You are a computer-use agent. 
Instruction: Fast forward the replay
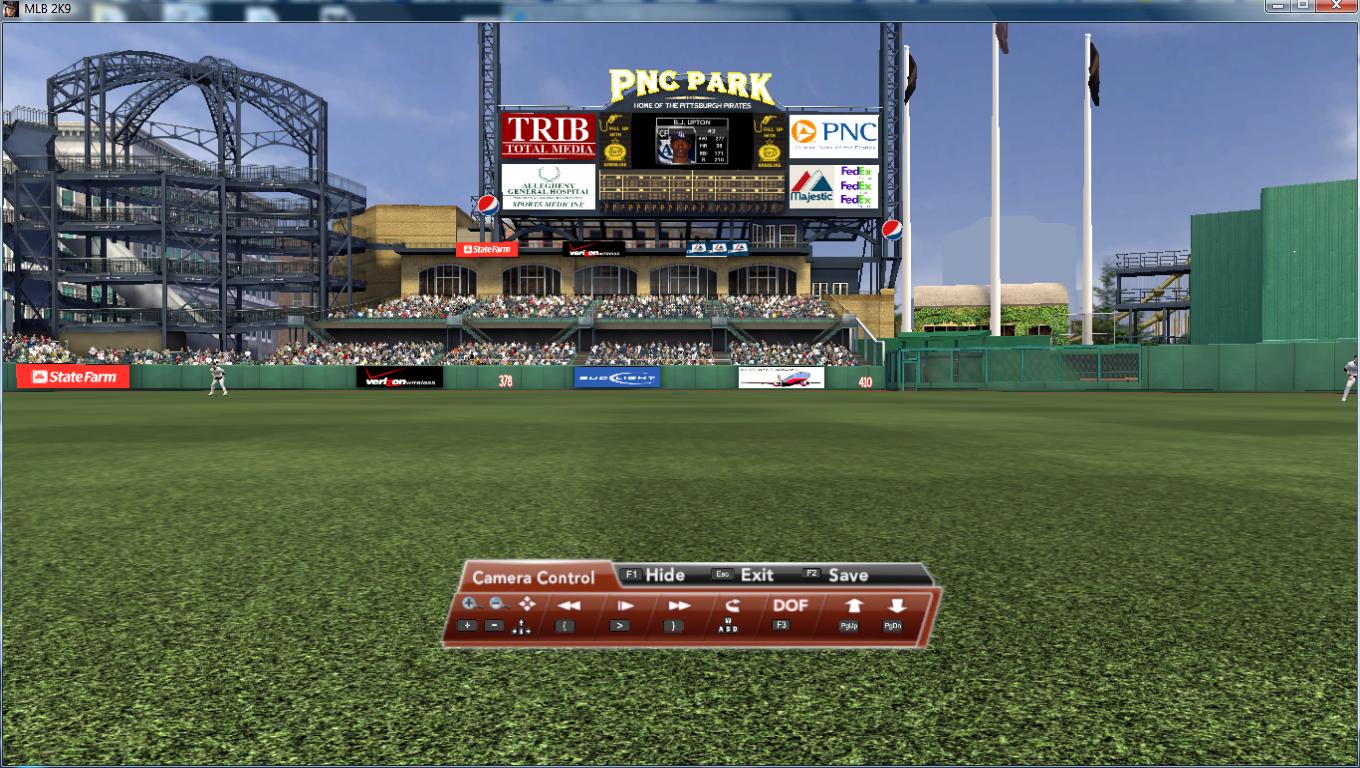tap(679, 605)
